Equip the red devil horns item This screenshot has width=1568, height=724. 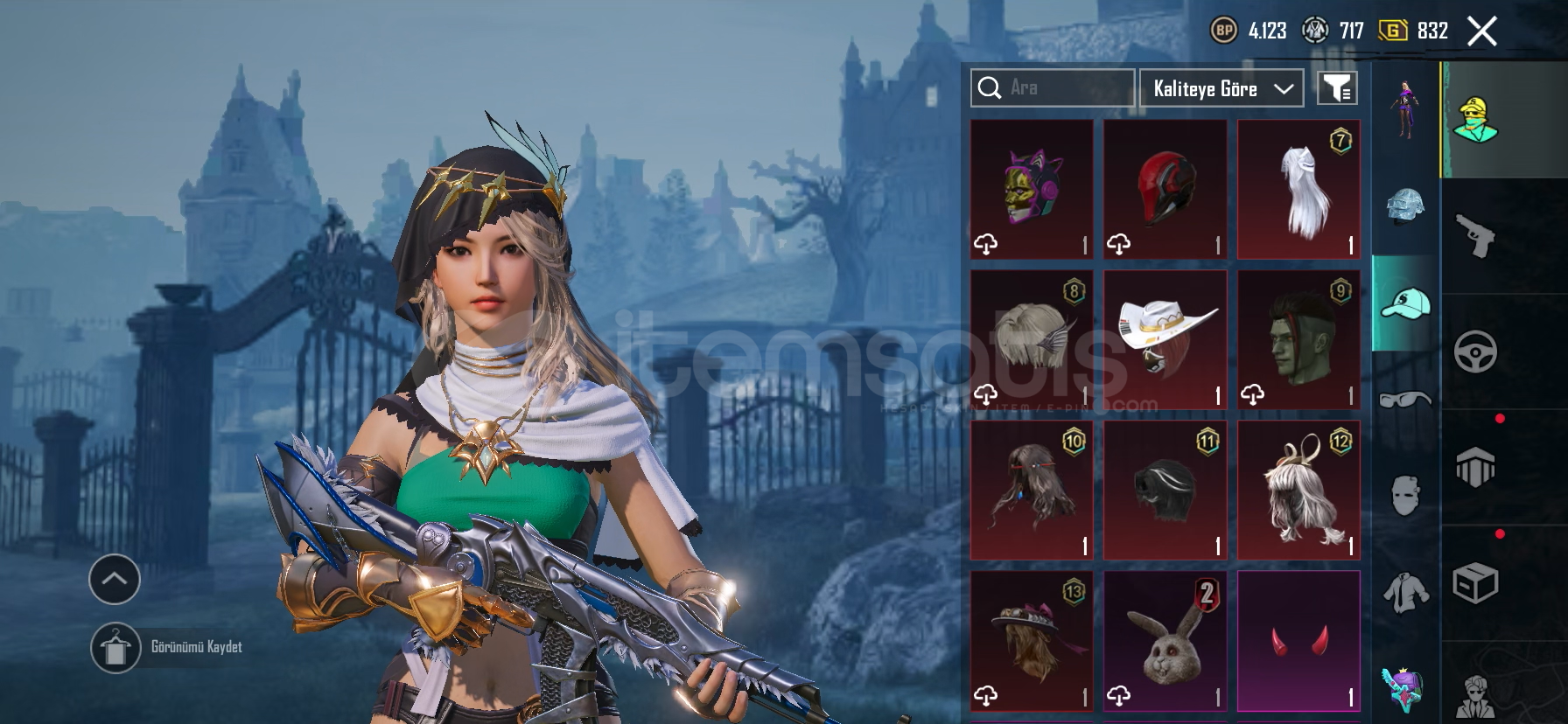(x=1298, y=640)
